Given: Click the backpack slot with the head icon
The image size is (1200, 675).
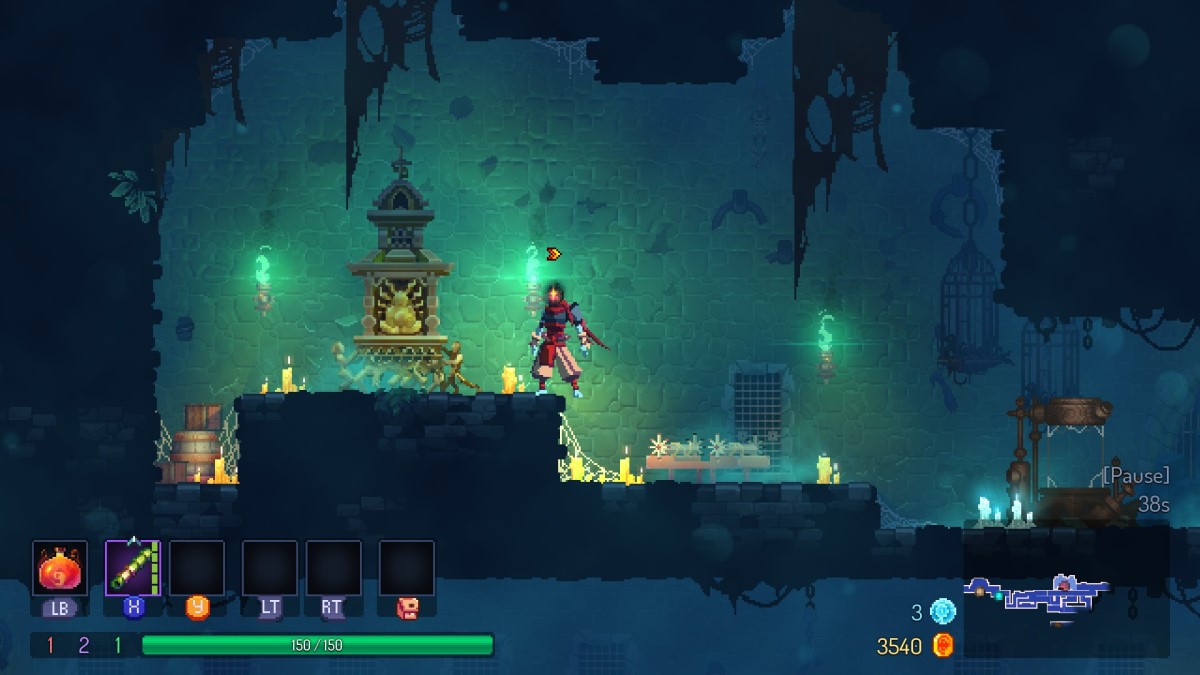Looking at the screenshot, I should coord(406,568).
